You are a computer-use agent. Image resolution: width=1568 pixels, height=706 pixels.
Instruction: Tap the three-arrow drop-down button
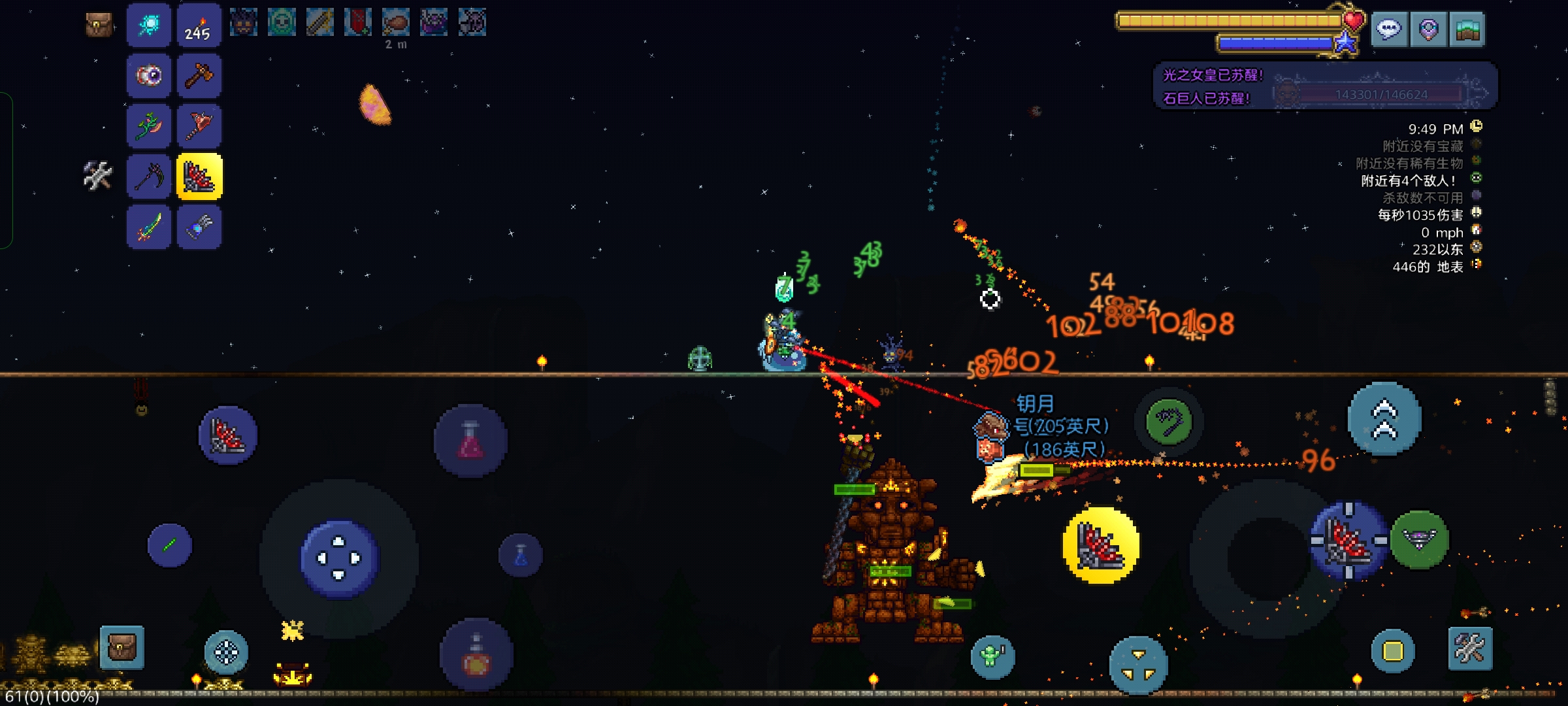pyautogui.click(x=1138, y=664)
